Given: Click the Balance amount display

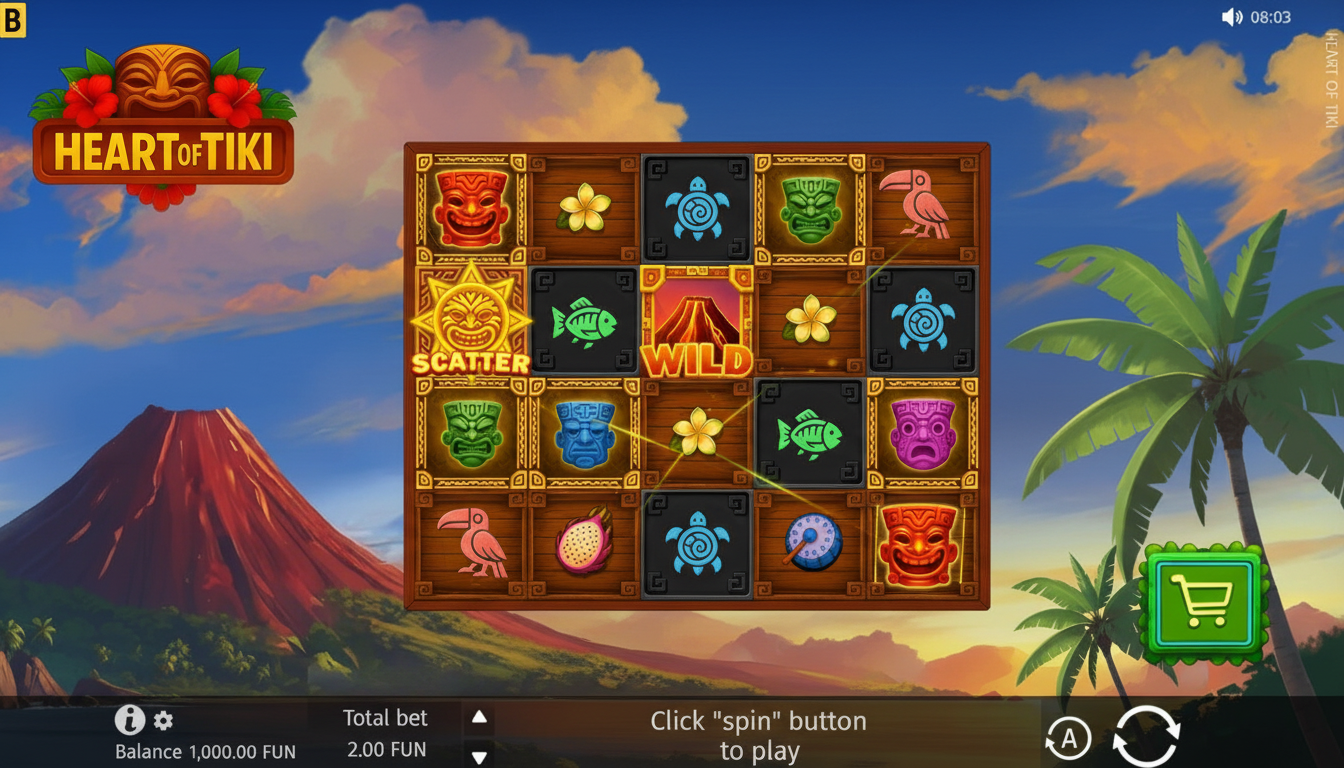Looking at the screenshot, I should coord(203,750).
